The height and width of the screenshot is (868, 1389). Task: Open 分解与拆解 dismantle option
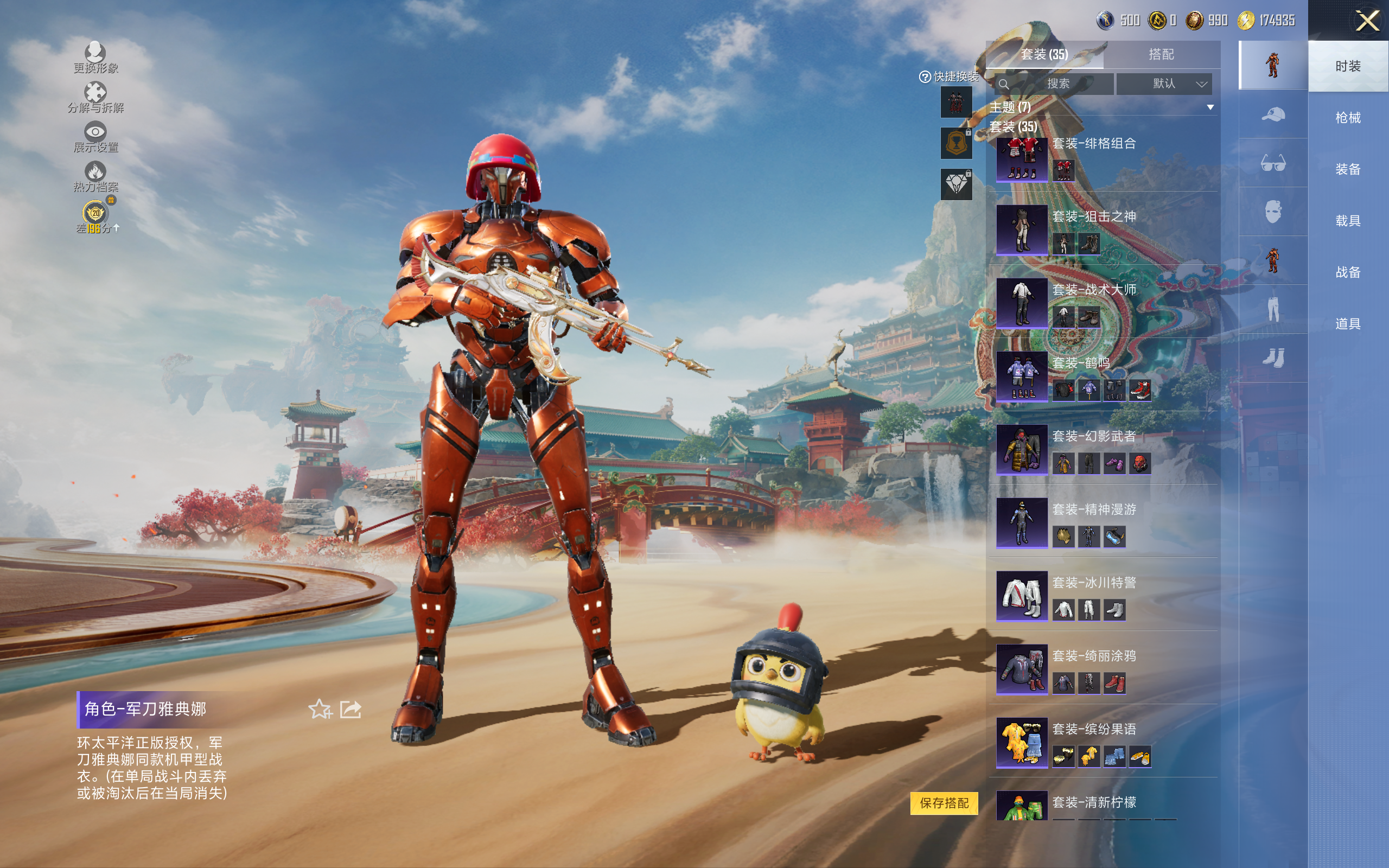coord(95,97)
